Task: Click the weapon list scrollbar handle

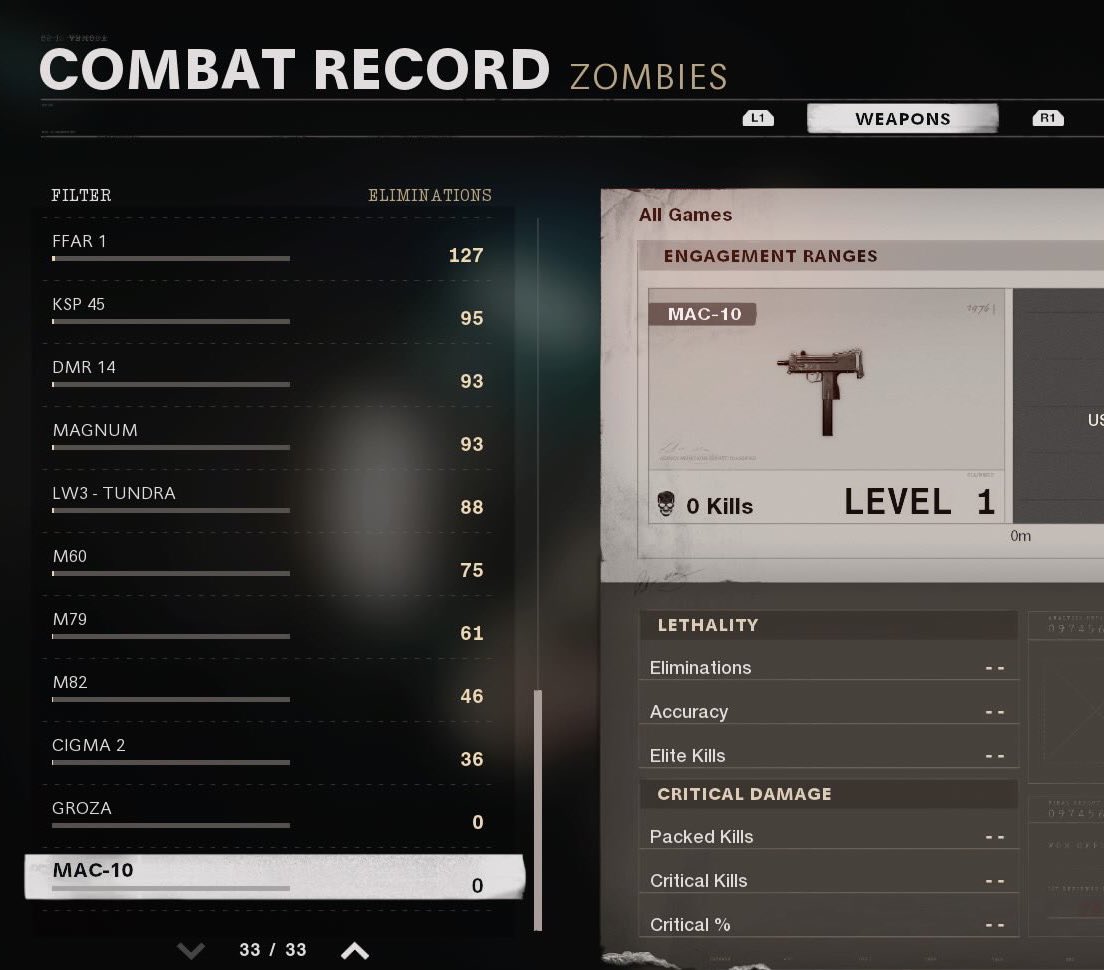Action: 538,810
